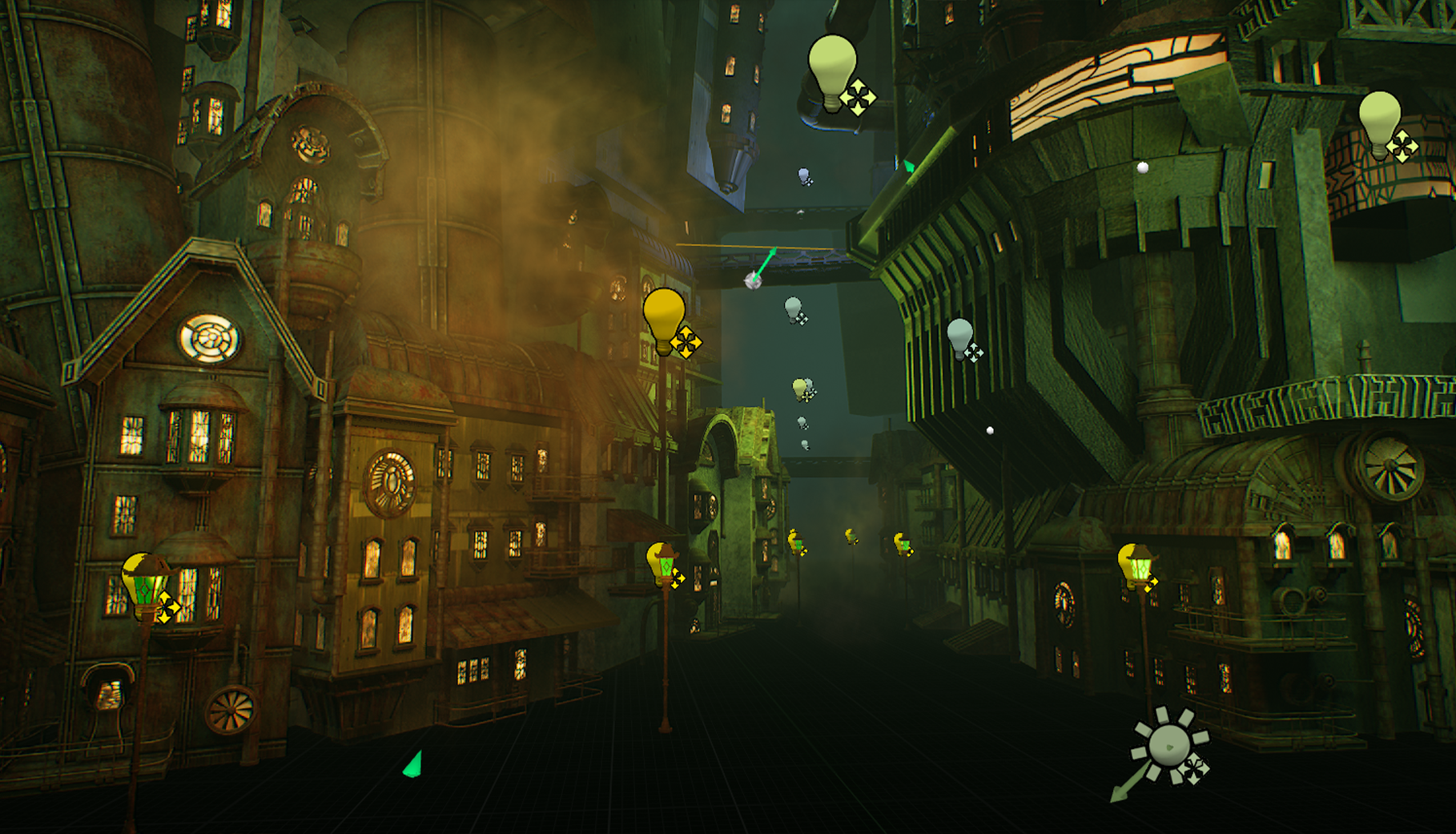Select the small white sphere above the right rooftop
Image resolution: width=1456 pixels, height=834 pixels.
pyautogui.click(x=1144, y=166)
